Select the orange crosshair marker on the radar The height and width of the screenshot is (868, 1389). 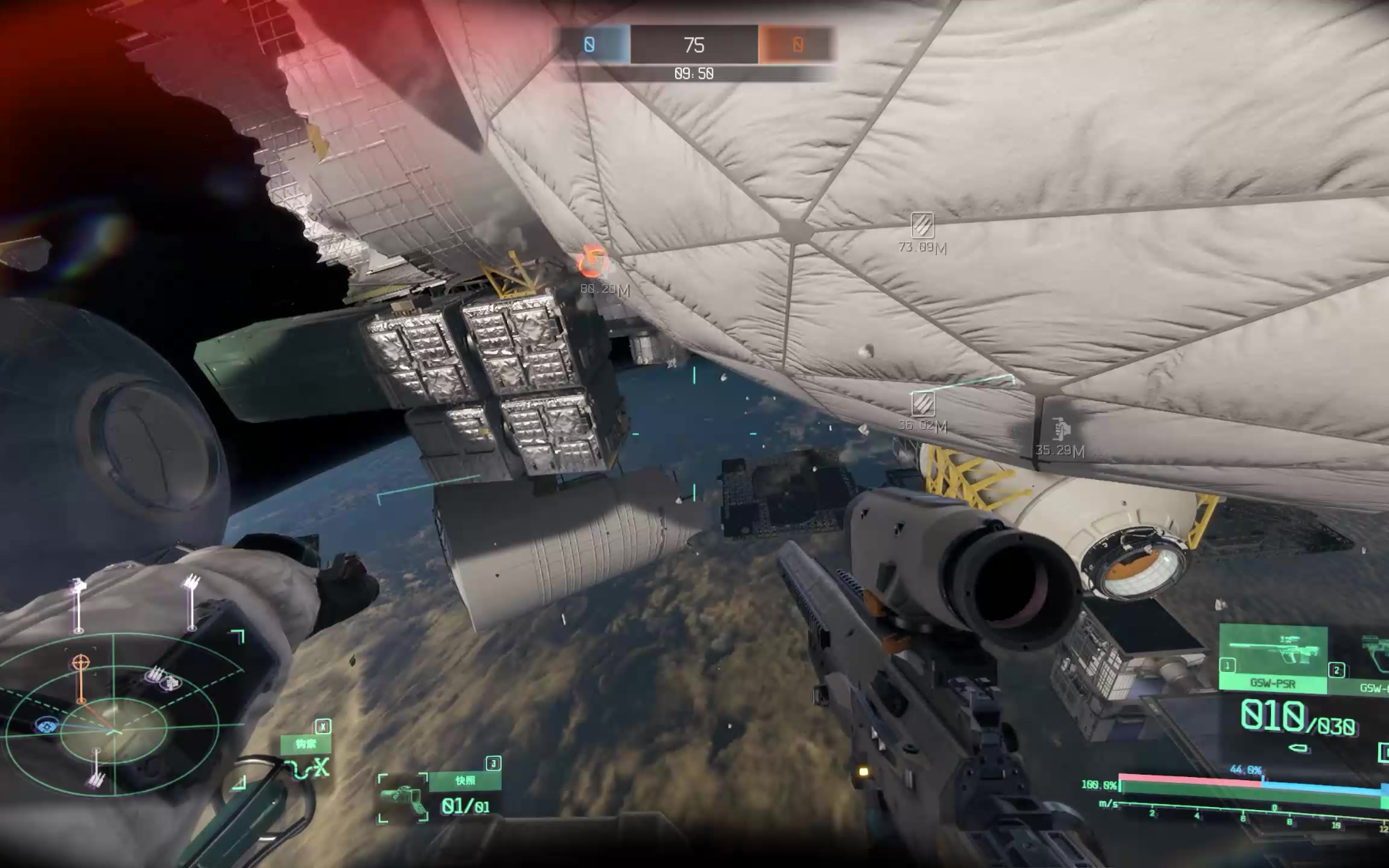coord(80,663)
